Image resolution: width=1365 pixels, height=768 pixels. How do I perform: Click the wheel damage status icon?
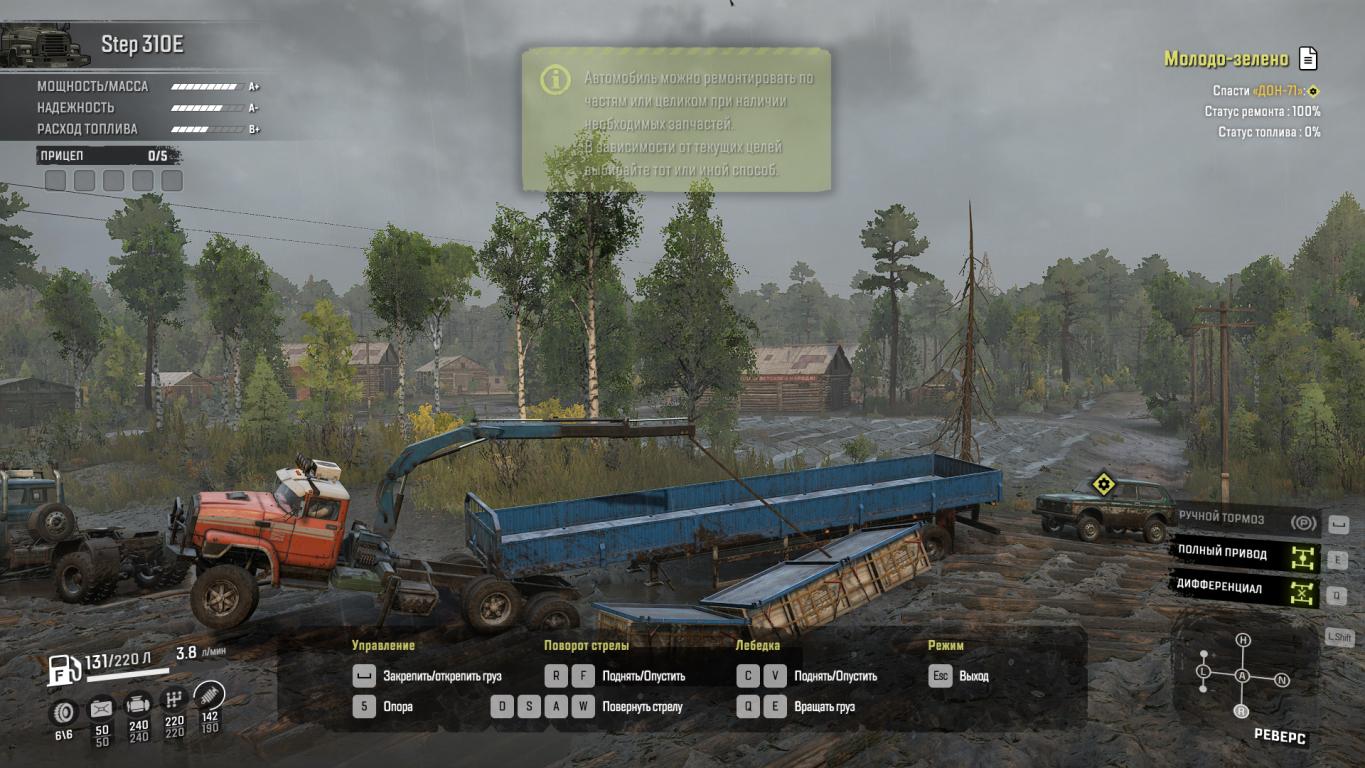point(65,712)
